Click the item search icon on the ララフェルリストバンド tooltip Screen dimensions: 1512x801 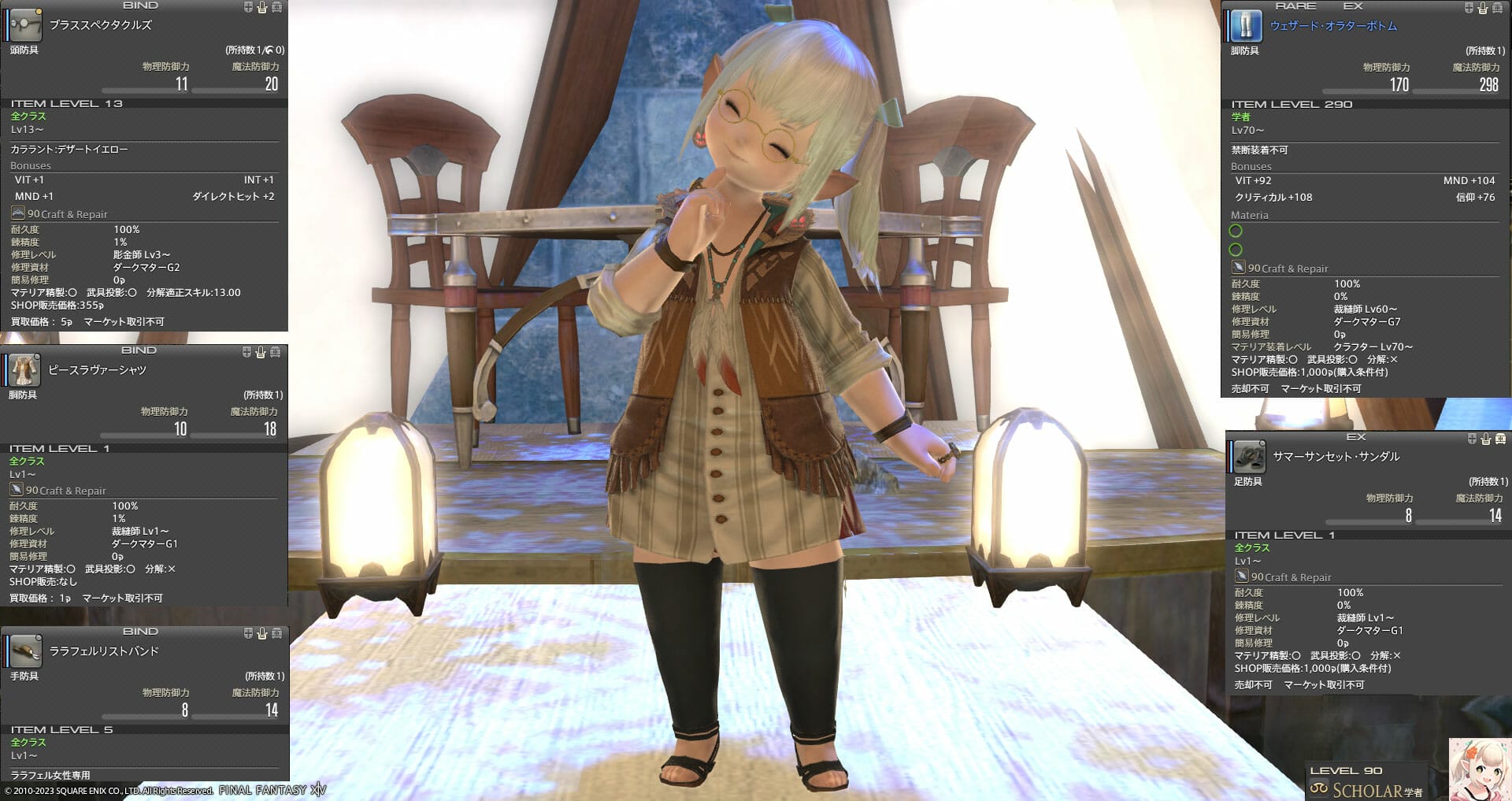pyautogui.click(x=277, y=631)
